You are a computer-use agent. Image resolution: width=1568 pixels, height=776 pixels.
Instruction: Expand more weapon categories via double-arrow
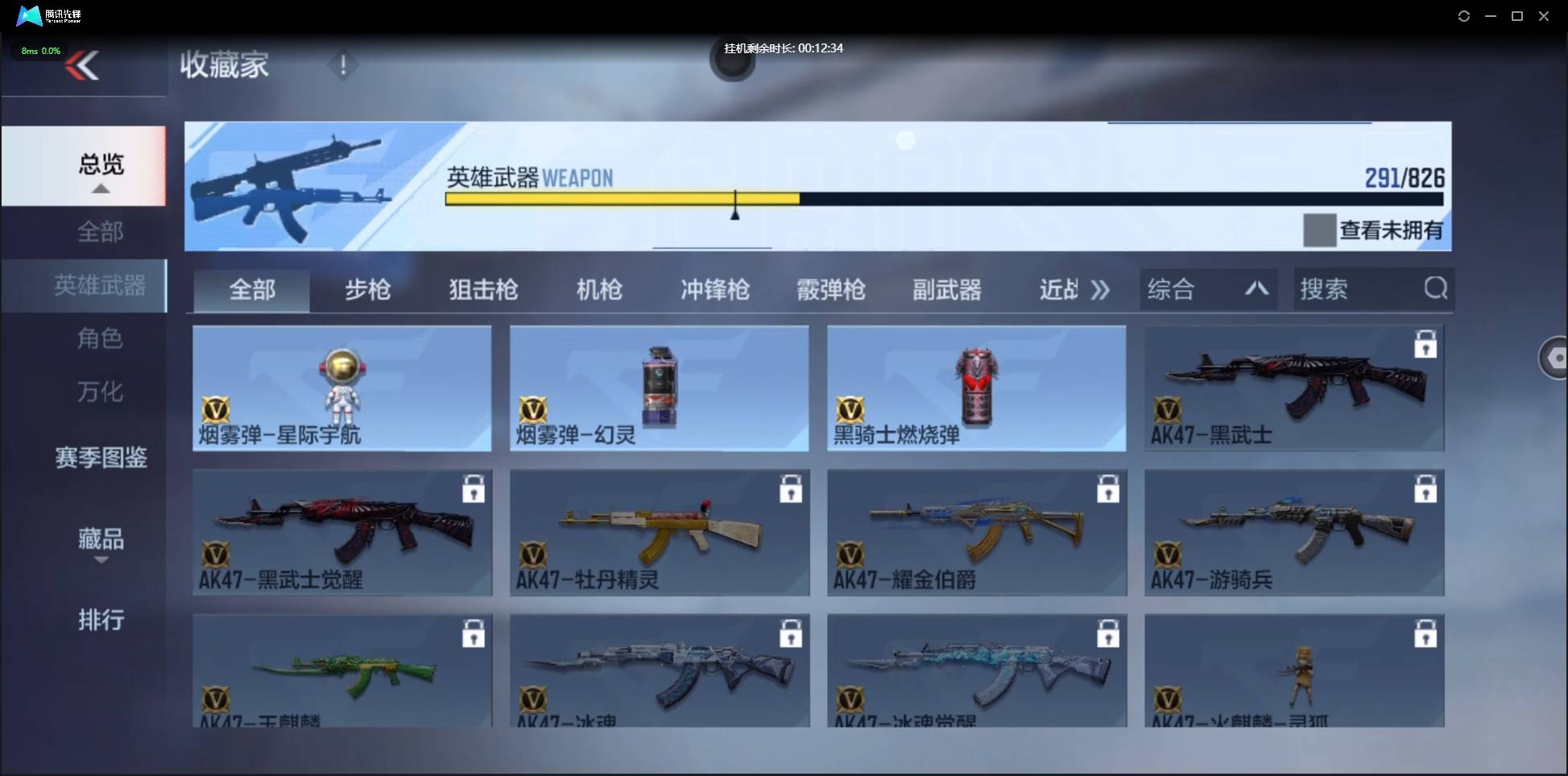click(1099, 289)
